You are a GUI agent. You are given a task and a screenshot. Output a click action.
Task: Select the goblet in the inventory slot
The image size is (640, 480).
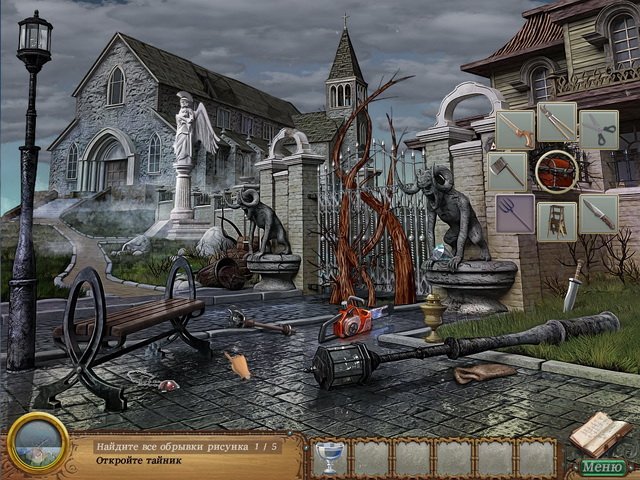point(328,457)
